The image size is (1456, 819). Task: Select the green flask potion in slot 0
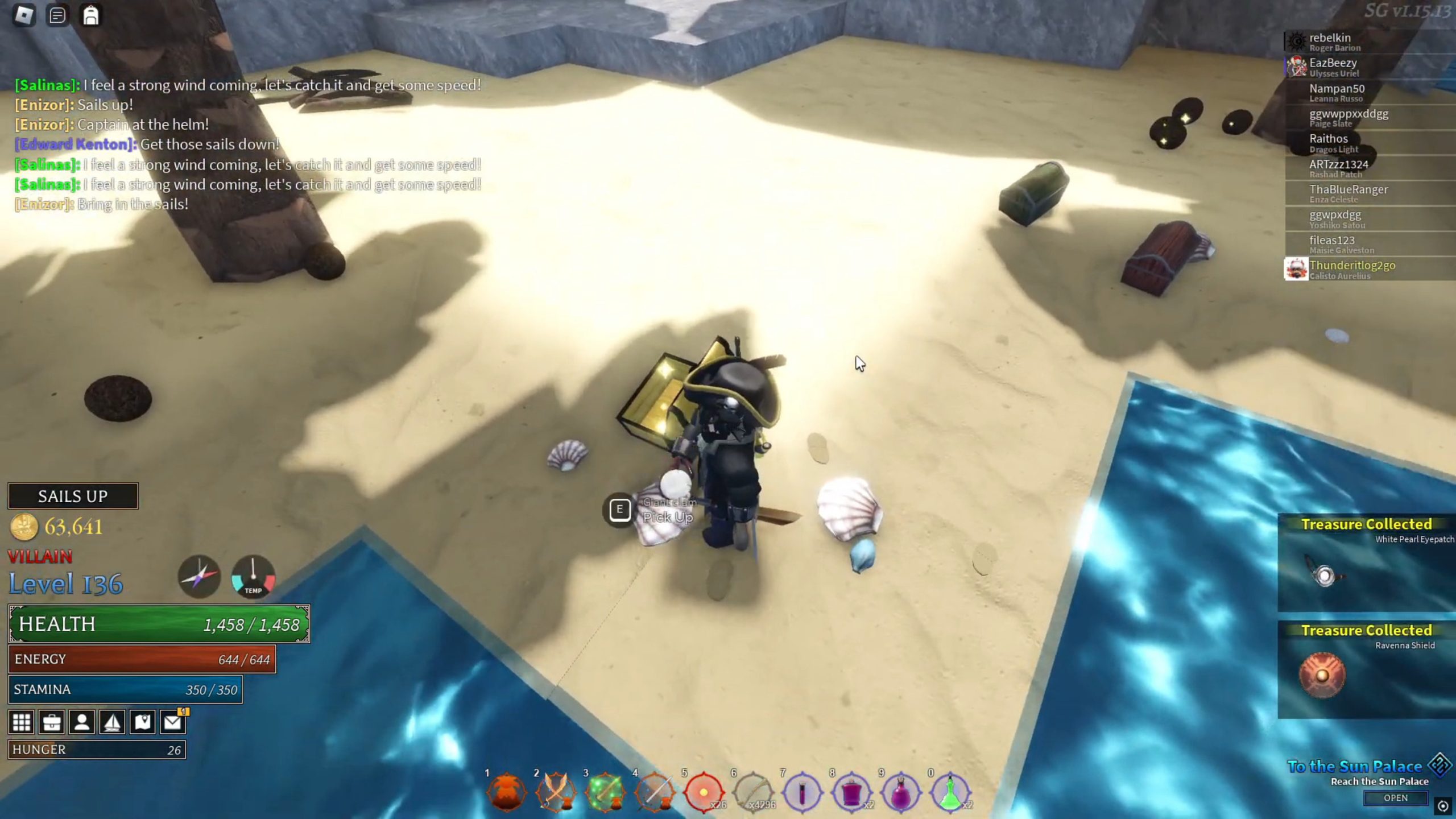coord(950,792)
